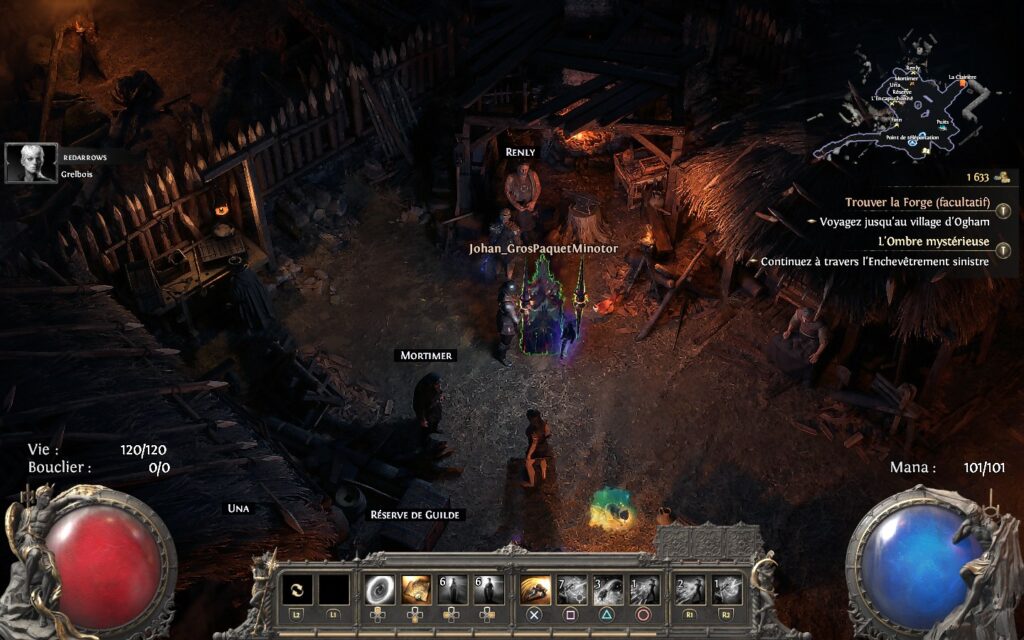Click the round icon beside Trouver la Forge
Screen dimensions: 1024x640
coord(1003,210)
